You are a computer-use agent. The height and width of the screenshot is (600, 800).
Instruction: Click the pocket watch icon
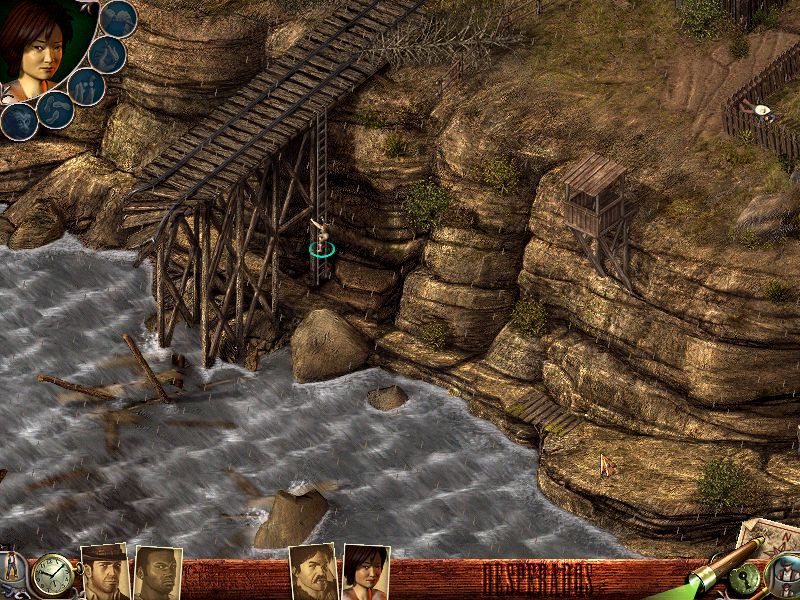tap(51, 576)
